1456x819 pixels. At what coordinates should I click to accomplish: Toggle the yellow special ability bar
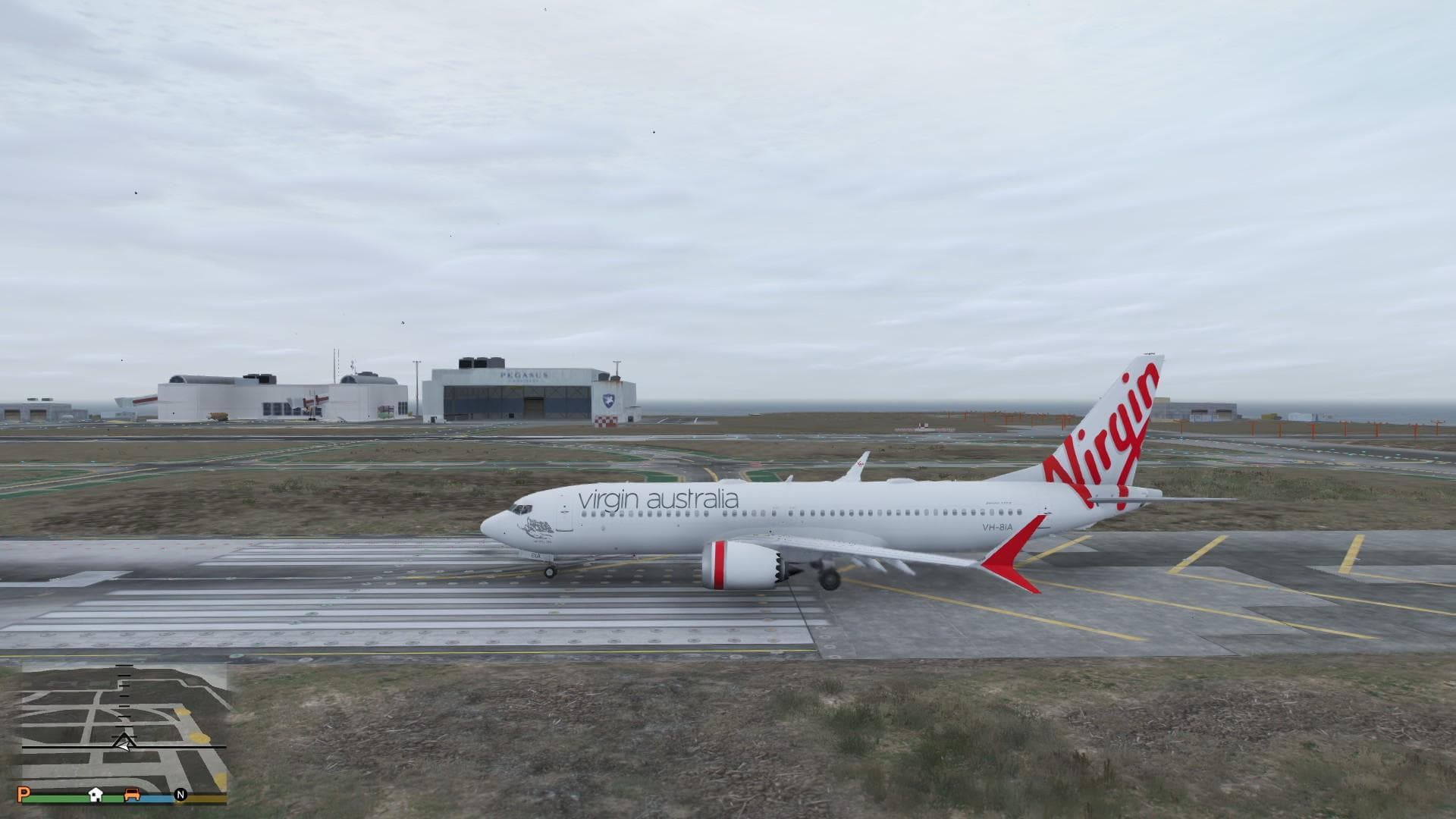[x=202, y=797]
